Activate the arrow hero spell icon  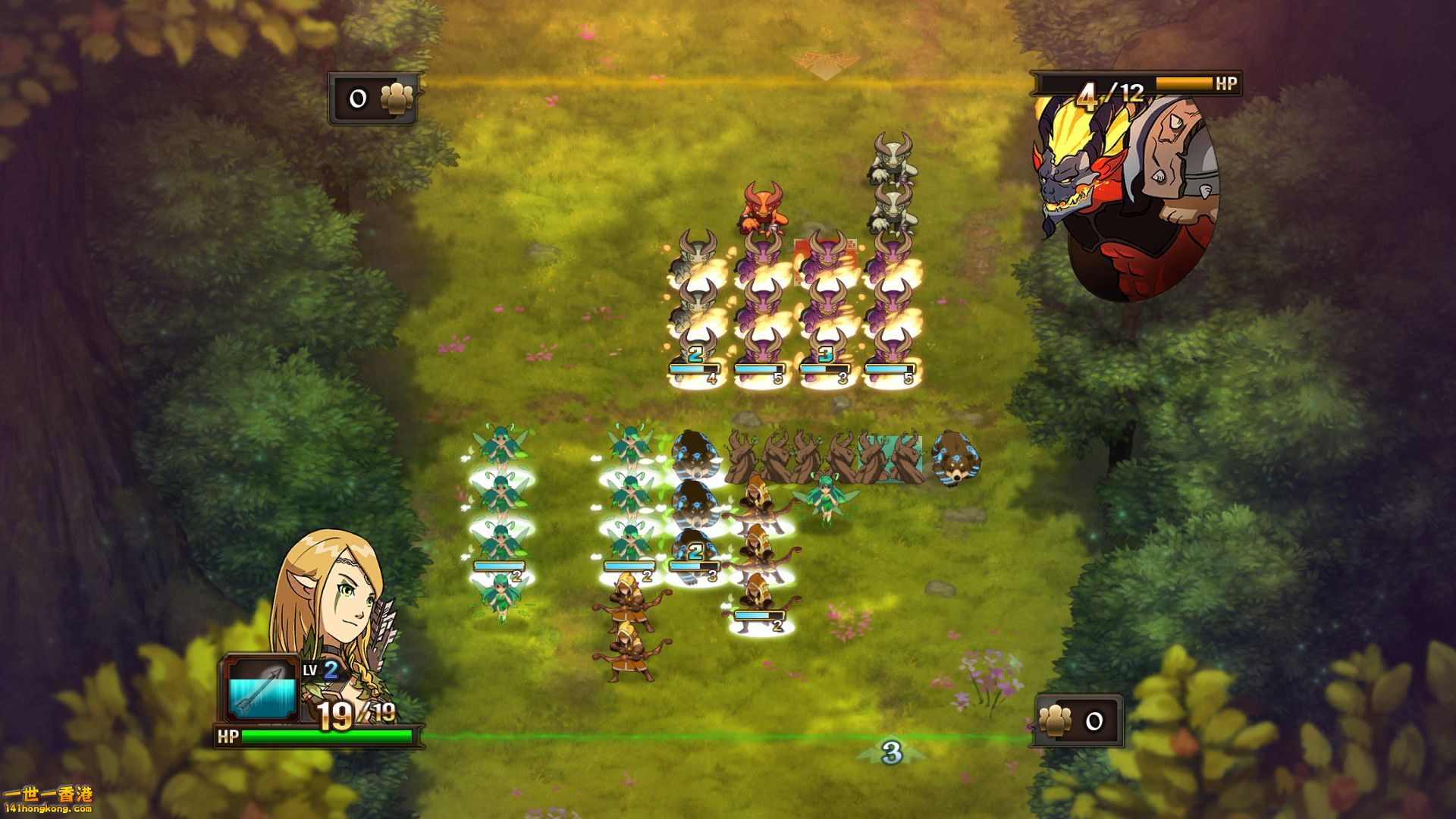pos(262,689)
